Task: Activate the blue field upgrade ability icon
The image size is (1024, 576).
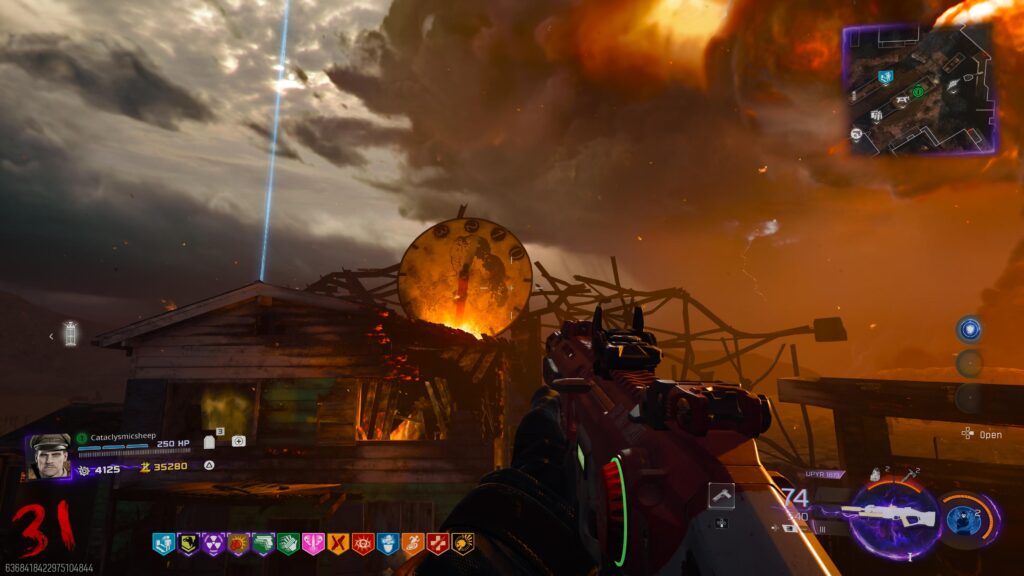Action: 963,520
